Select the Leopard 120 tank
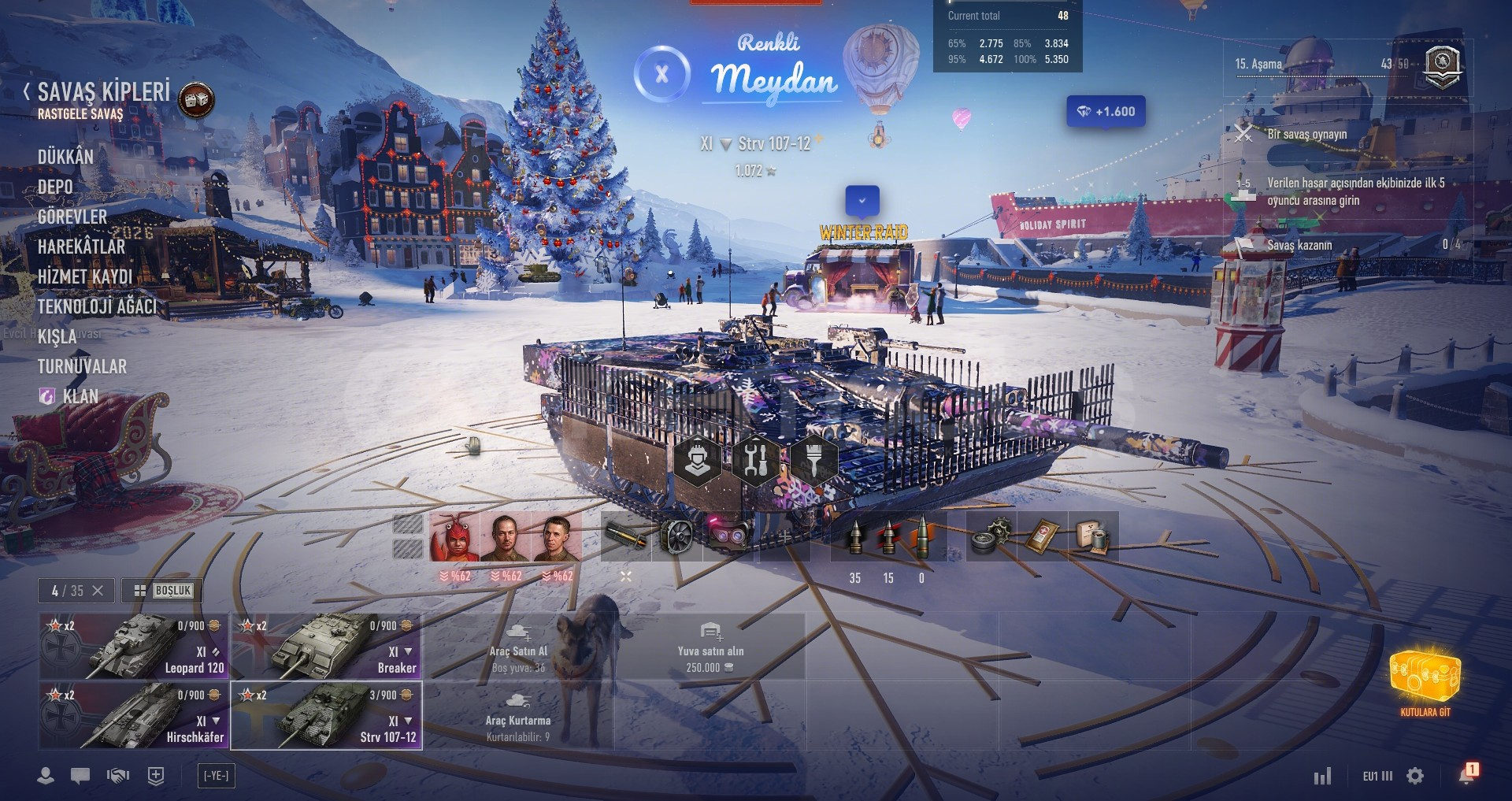This screenshot has height=801, width=1512. coord(133,647)
